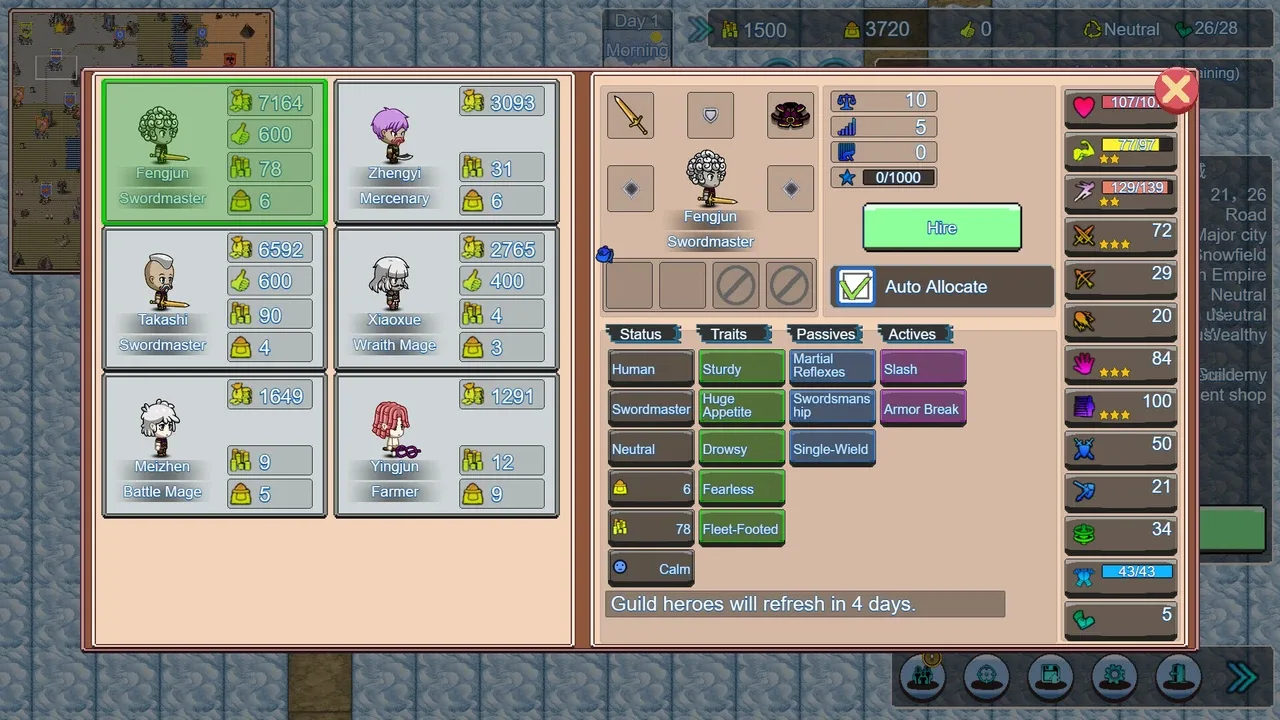View the Single-Wield passive
This screenshot has height=720, width=1280.
[x=832, y=449]
